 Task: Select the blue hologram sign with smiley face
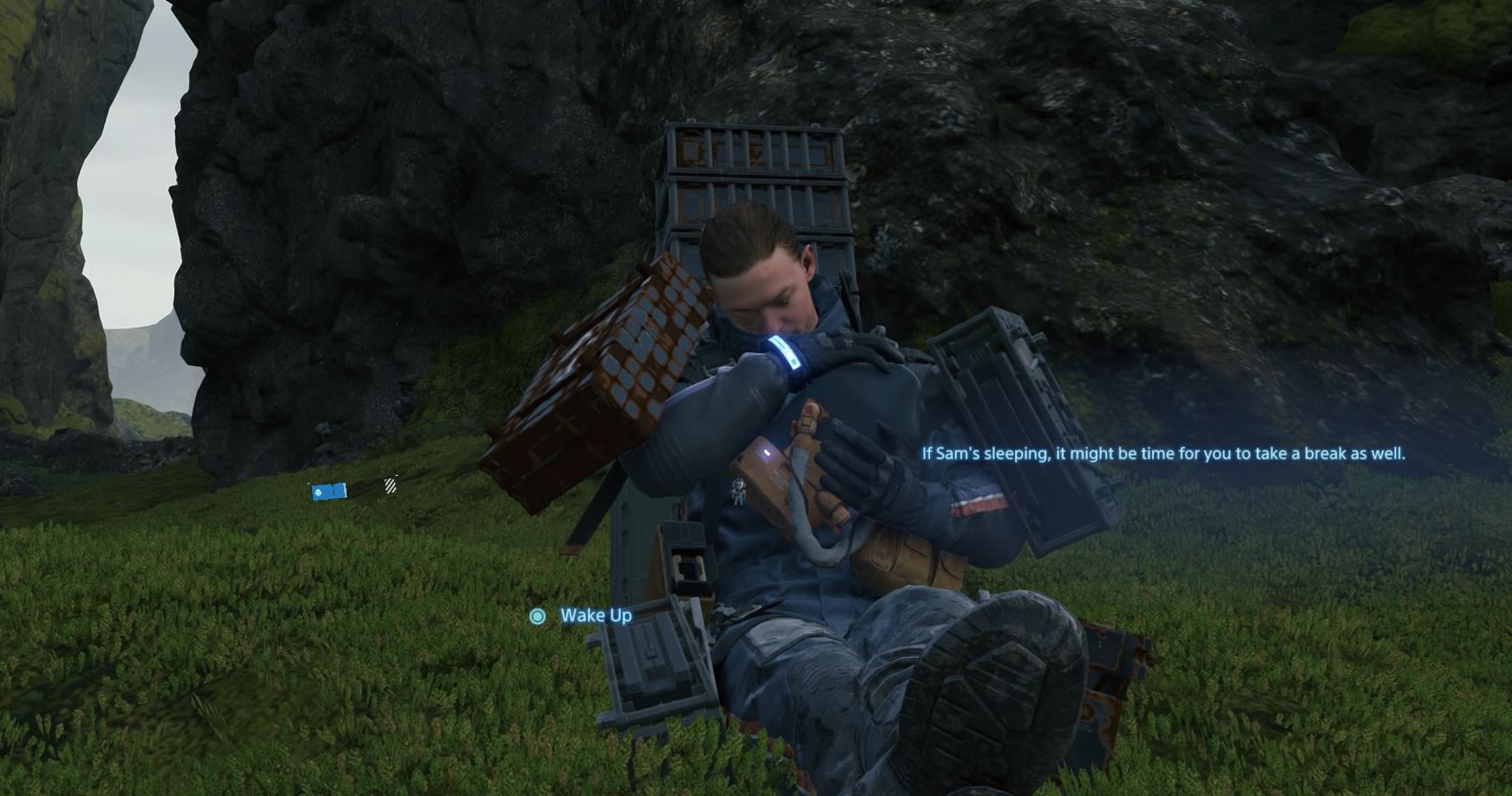point(329,491)
